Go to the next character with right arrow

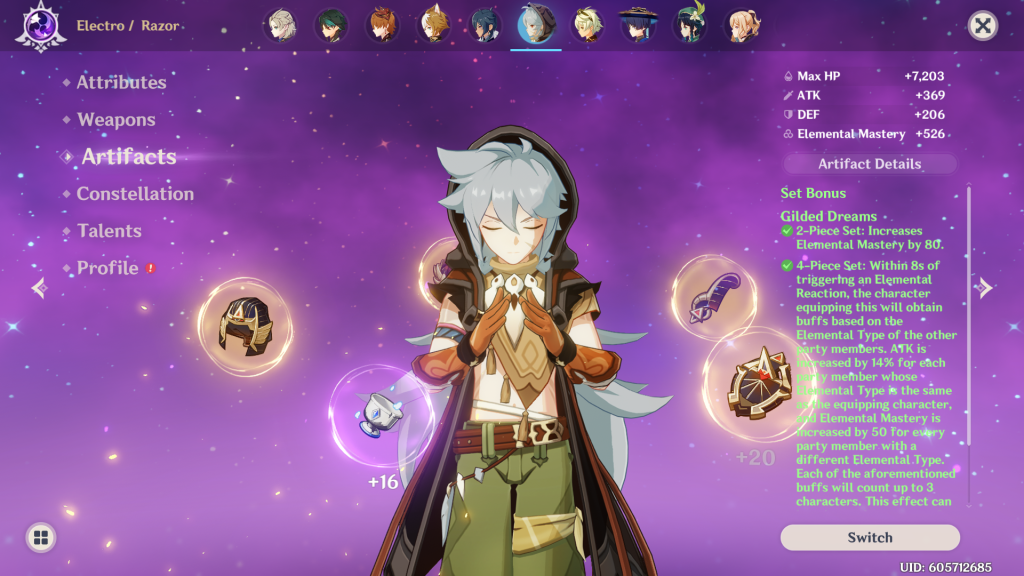[x=984, y=288]
